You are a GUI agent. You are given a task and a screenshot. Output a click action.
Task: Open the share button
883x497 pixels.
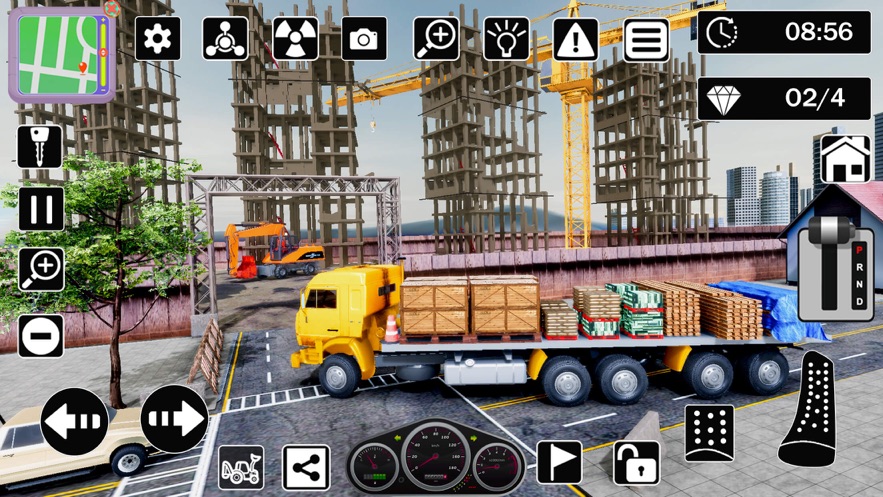pyautogui.click(x=306, y=467)
